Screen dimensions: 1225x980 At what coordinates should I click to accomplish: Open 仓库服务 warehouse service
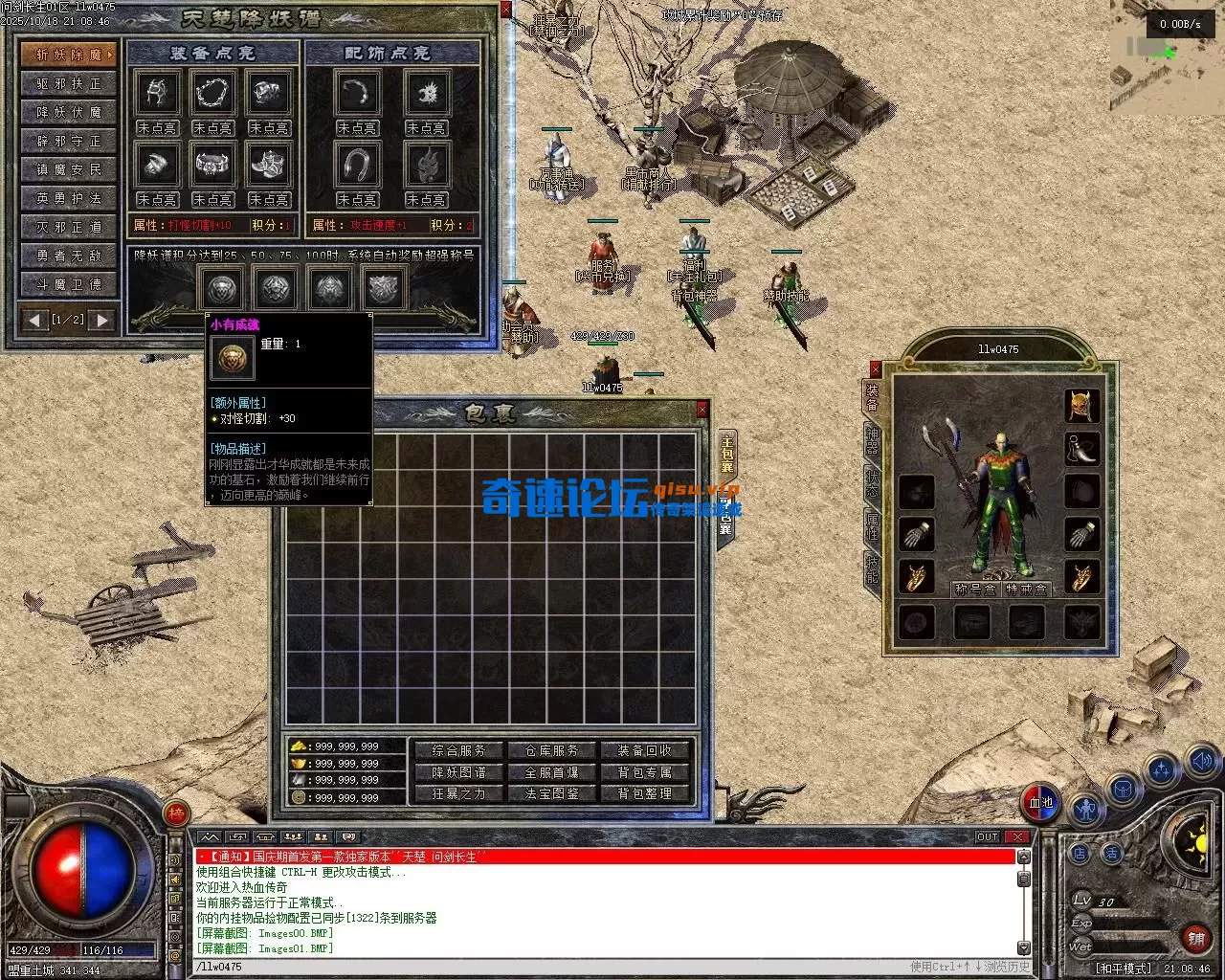(552, 750)
